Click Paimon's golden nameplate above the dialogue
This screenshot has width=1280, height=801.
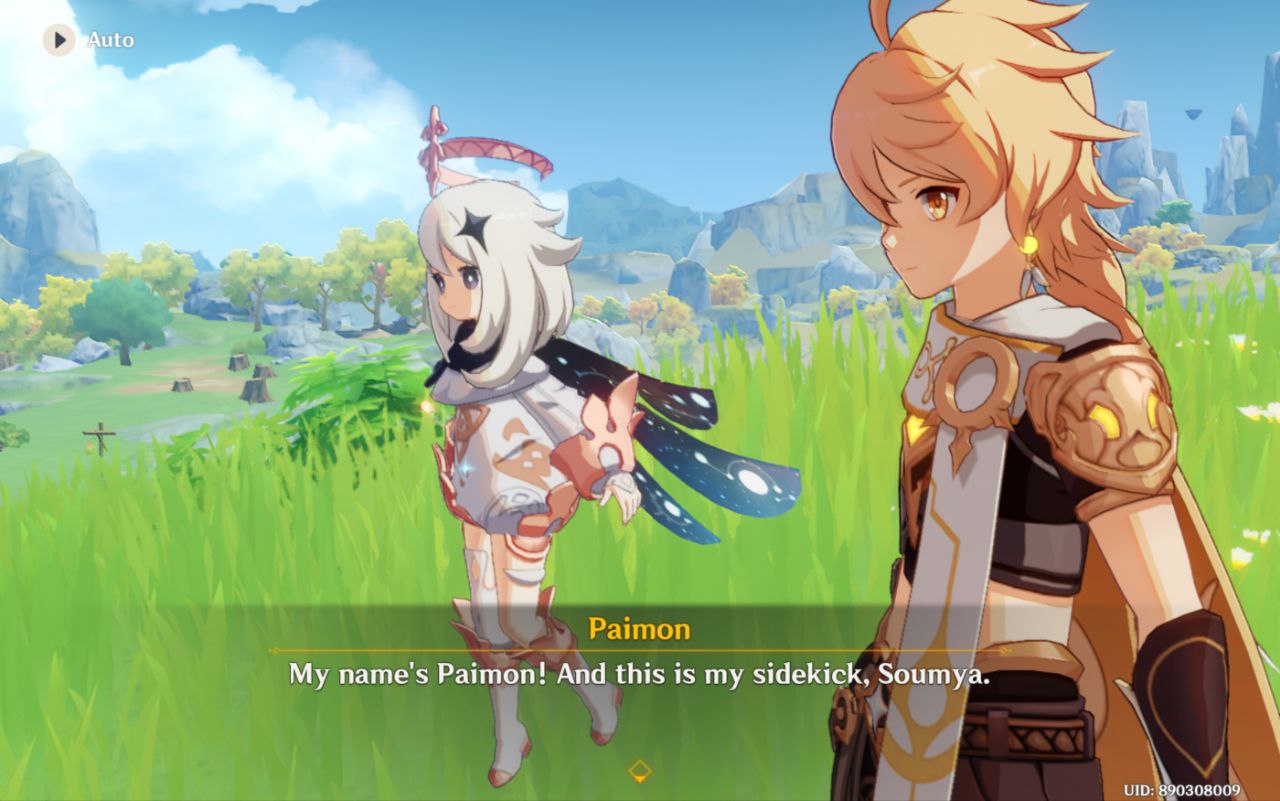(639, 629)
